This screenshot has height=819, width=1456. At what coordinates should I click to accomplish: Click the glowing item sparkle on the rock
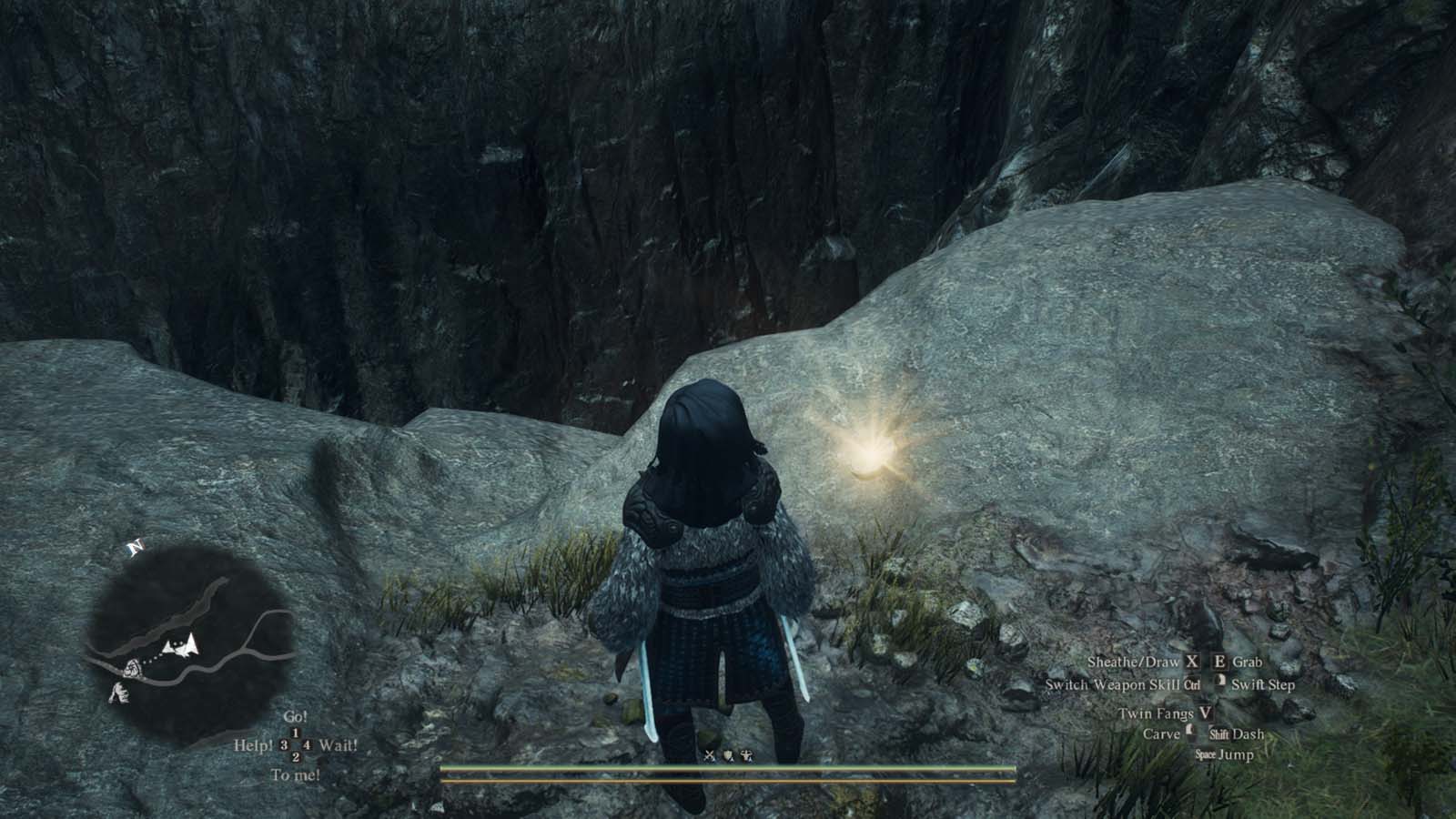[x=871, y=452]
